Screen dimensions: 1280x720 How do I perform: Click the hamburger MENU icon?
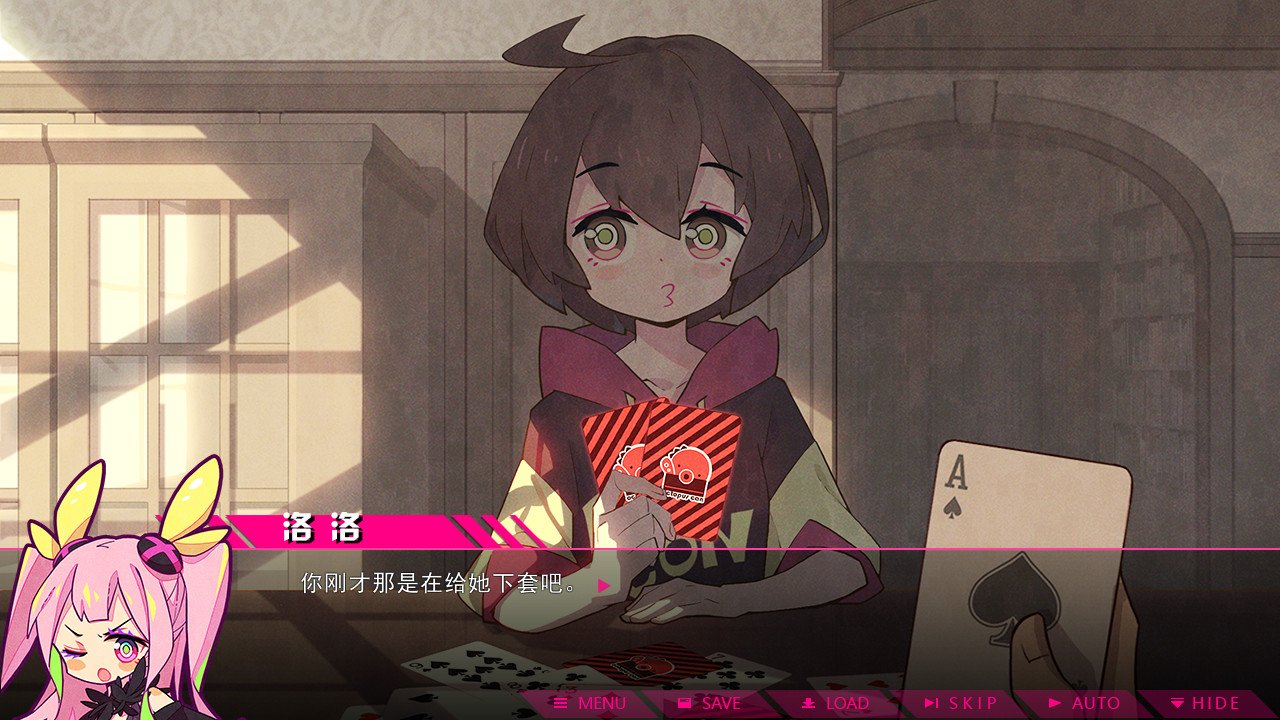click(560, 703)
